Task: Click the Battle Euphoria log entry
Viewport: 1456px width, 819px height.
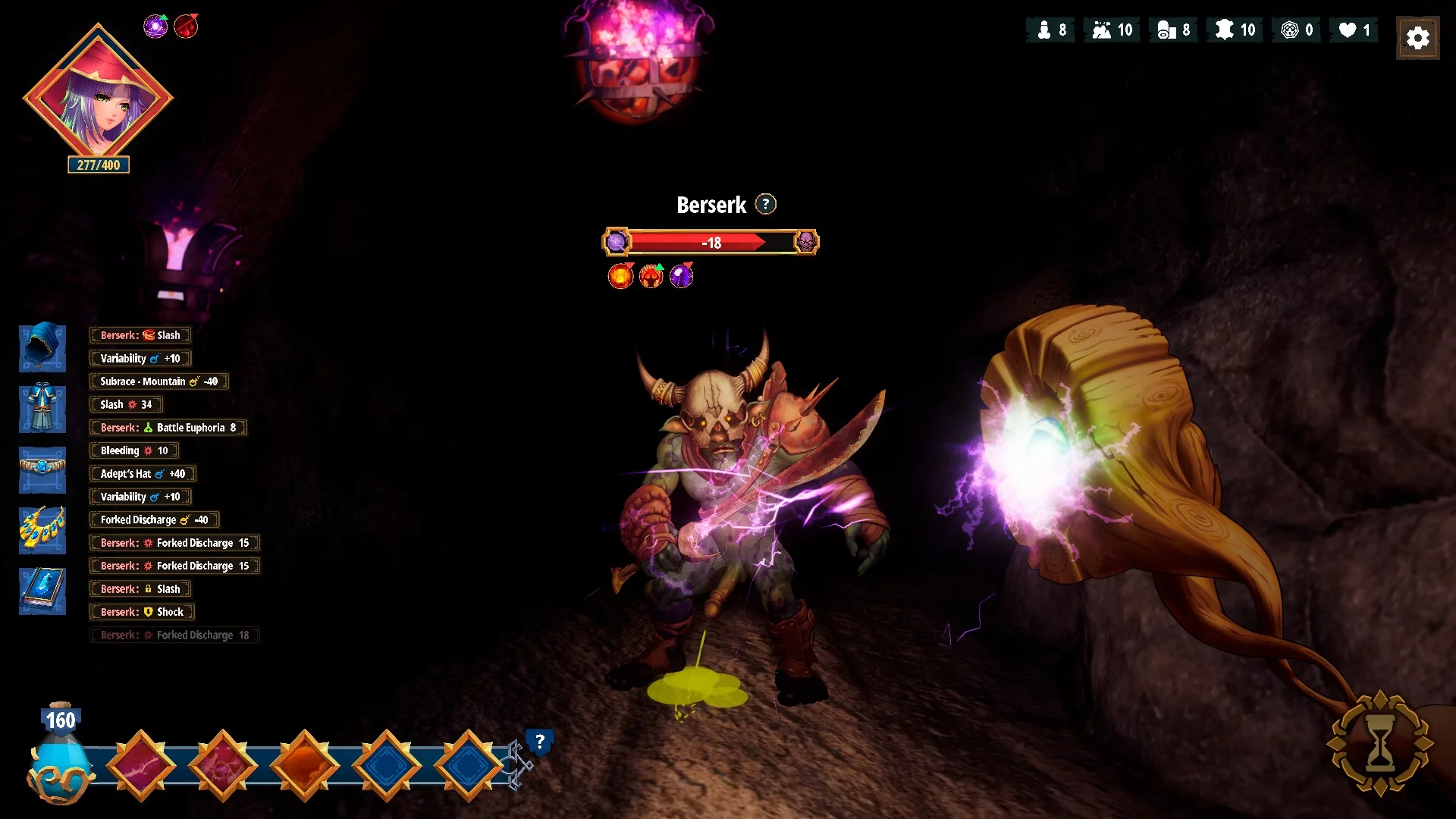Action: 168,428
